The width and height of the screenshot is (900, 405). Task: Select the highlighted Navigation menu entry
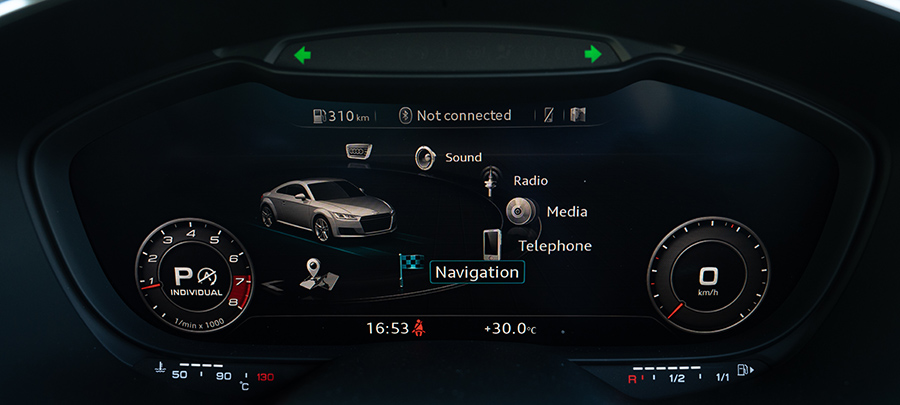pos(476,272)
